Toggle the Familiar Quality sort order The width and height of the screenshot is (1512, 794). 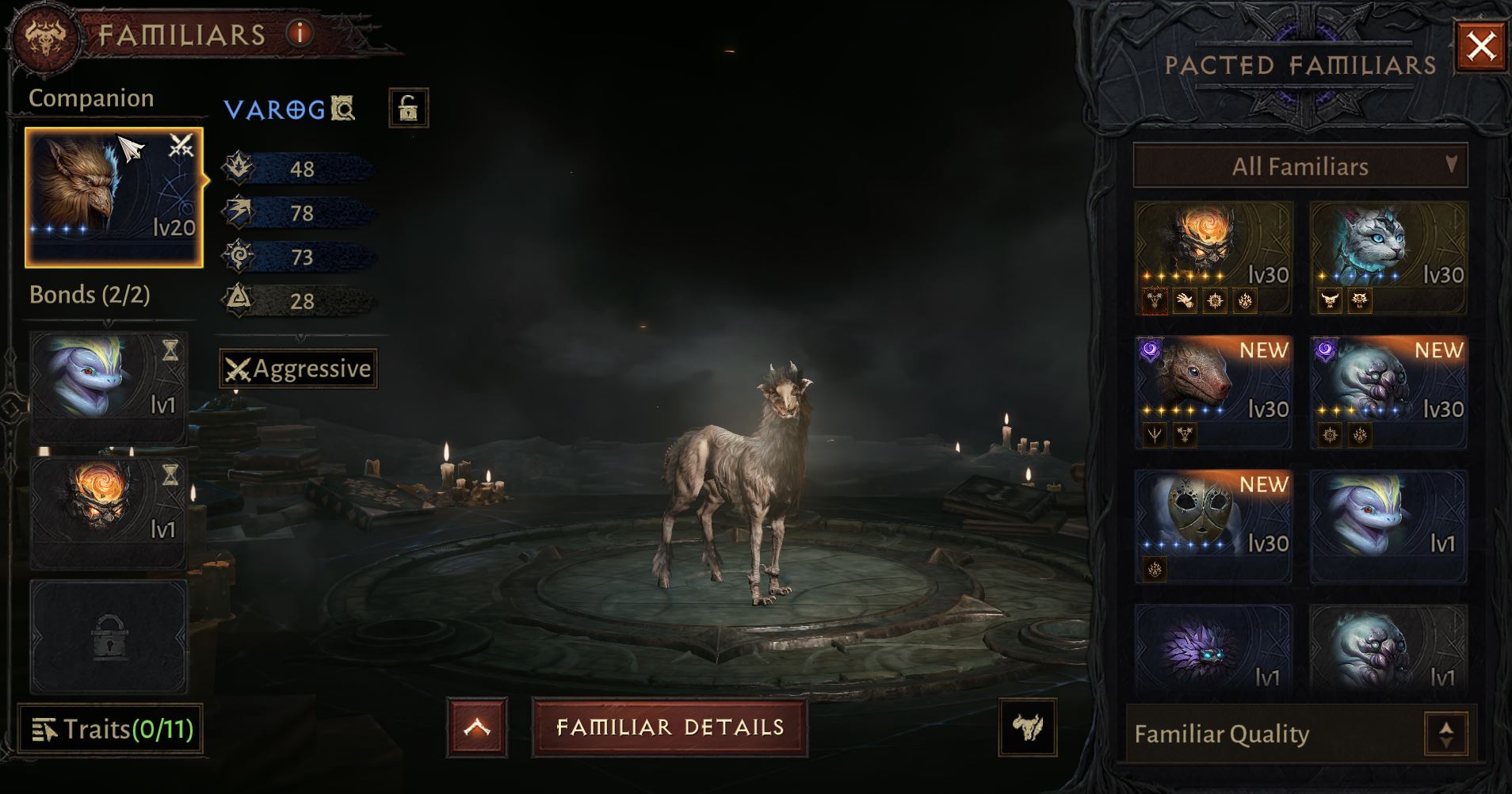tap(1445, 735)
